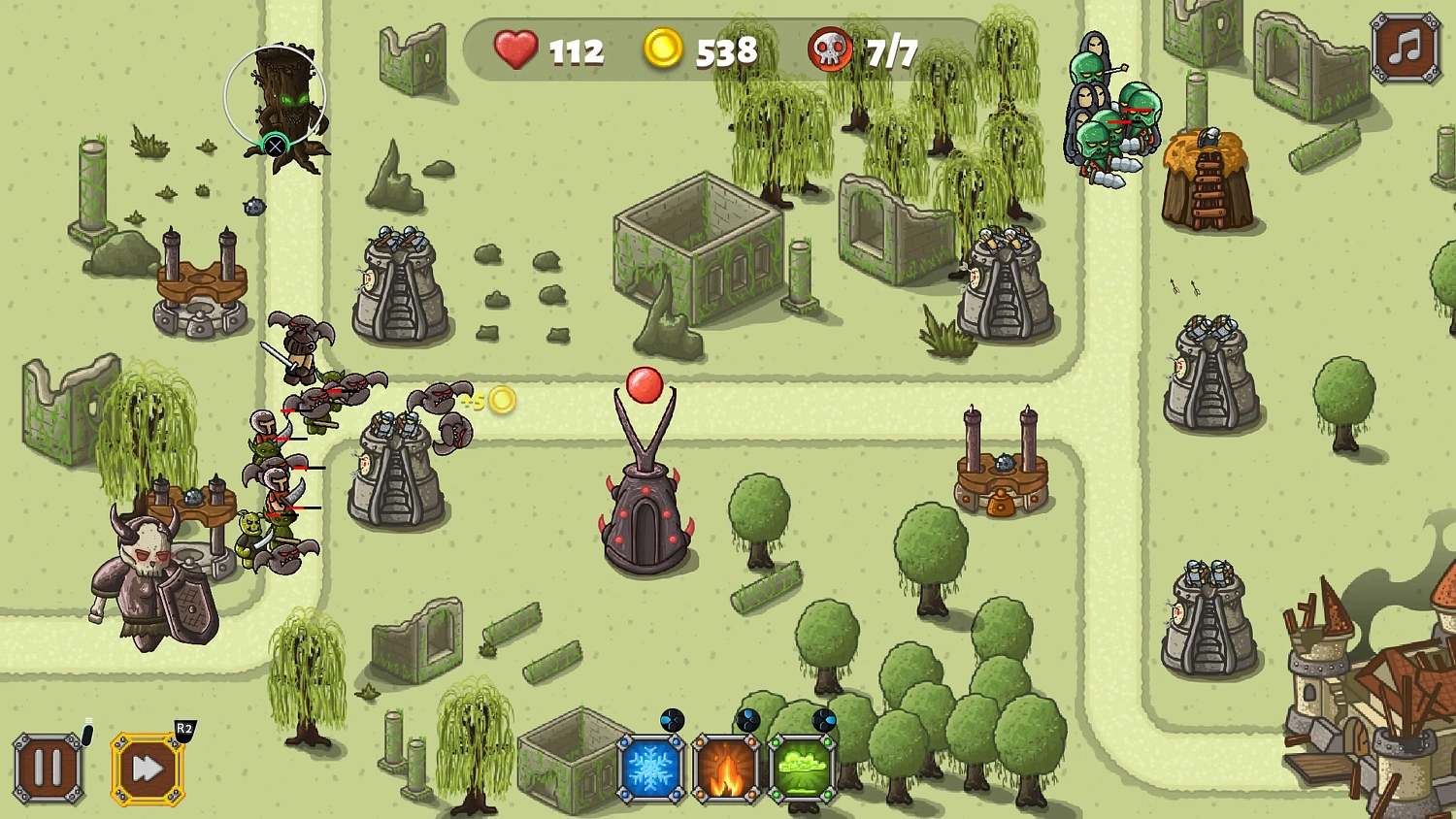Click the red balloon above the crystal tower
This screenshot has height=819, width=1456.
[x=644, y=386]
